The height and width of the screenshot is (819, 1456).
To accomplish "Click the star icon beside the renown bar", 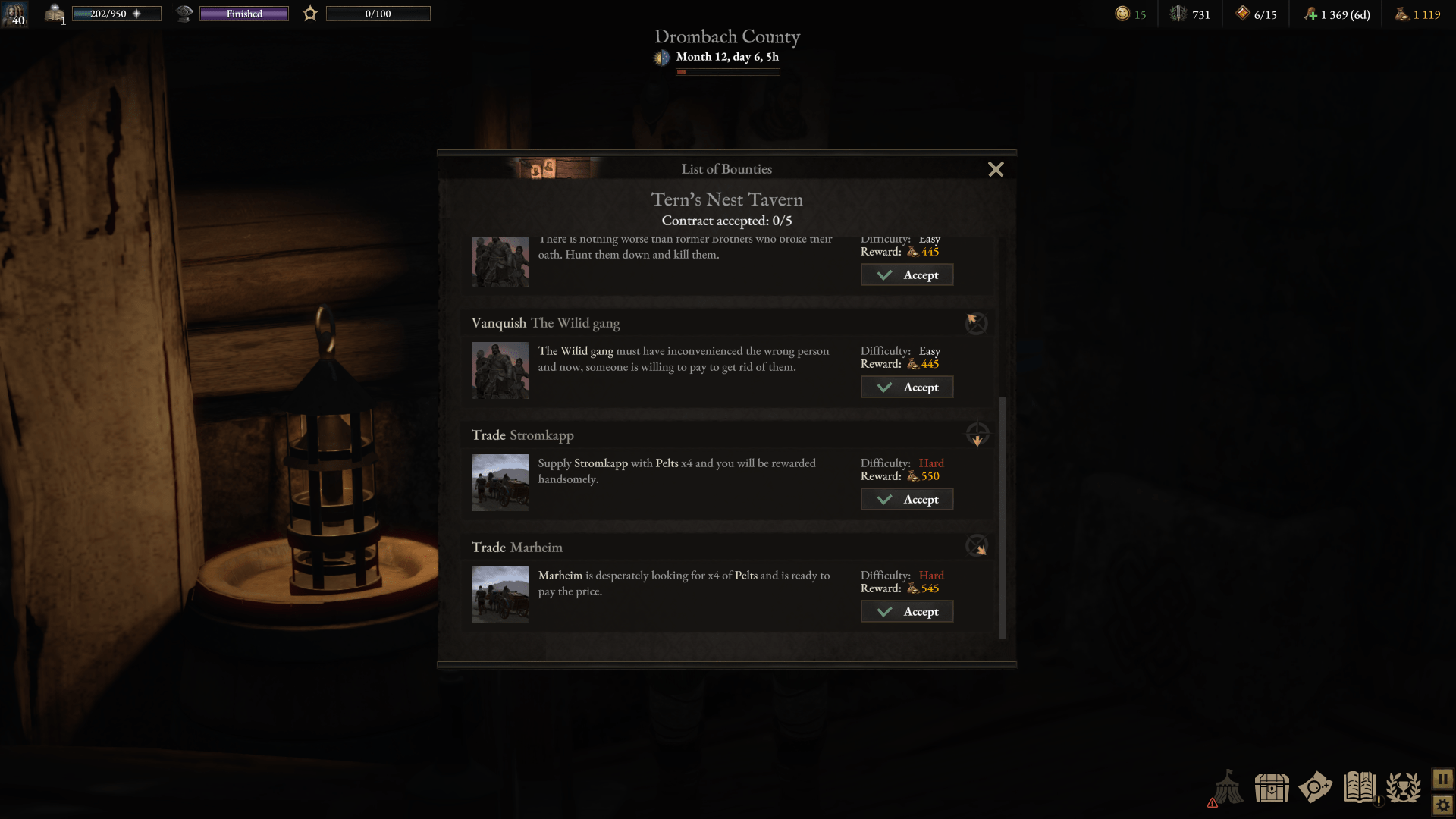I will point(310,13).
